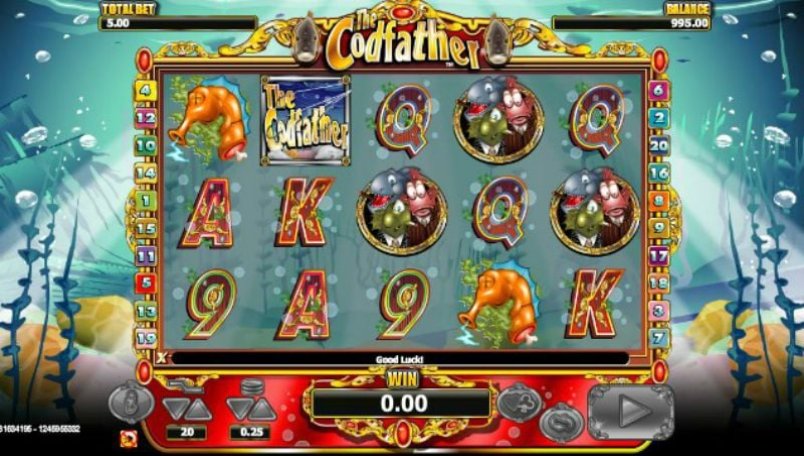804x456 pixels.
Task: Raise the coin value
Action: pyautogui.click(x=262, y=408)
